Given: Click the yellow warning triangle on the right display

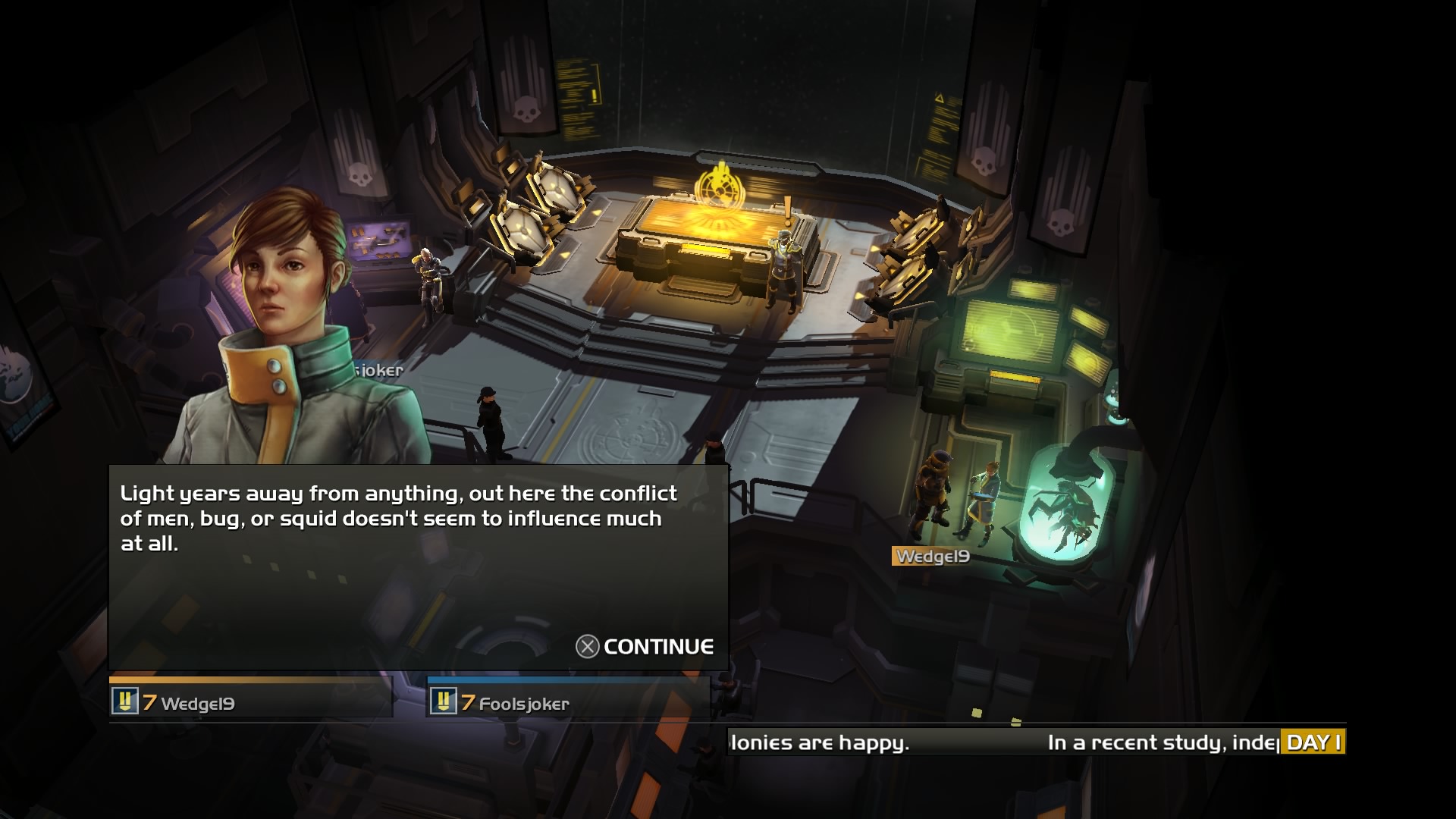Looking at the screenshot, I should [x=939, y=97].
